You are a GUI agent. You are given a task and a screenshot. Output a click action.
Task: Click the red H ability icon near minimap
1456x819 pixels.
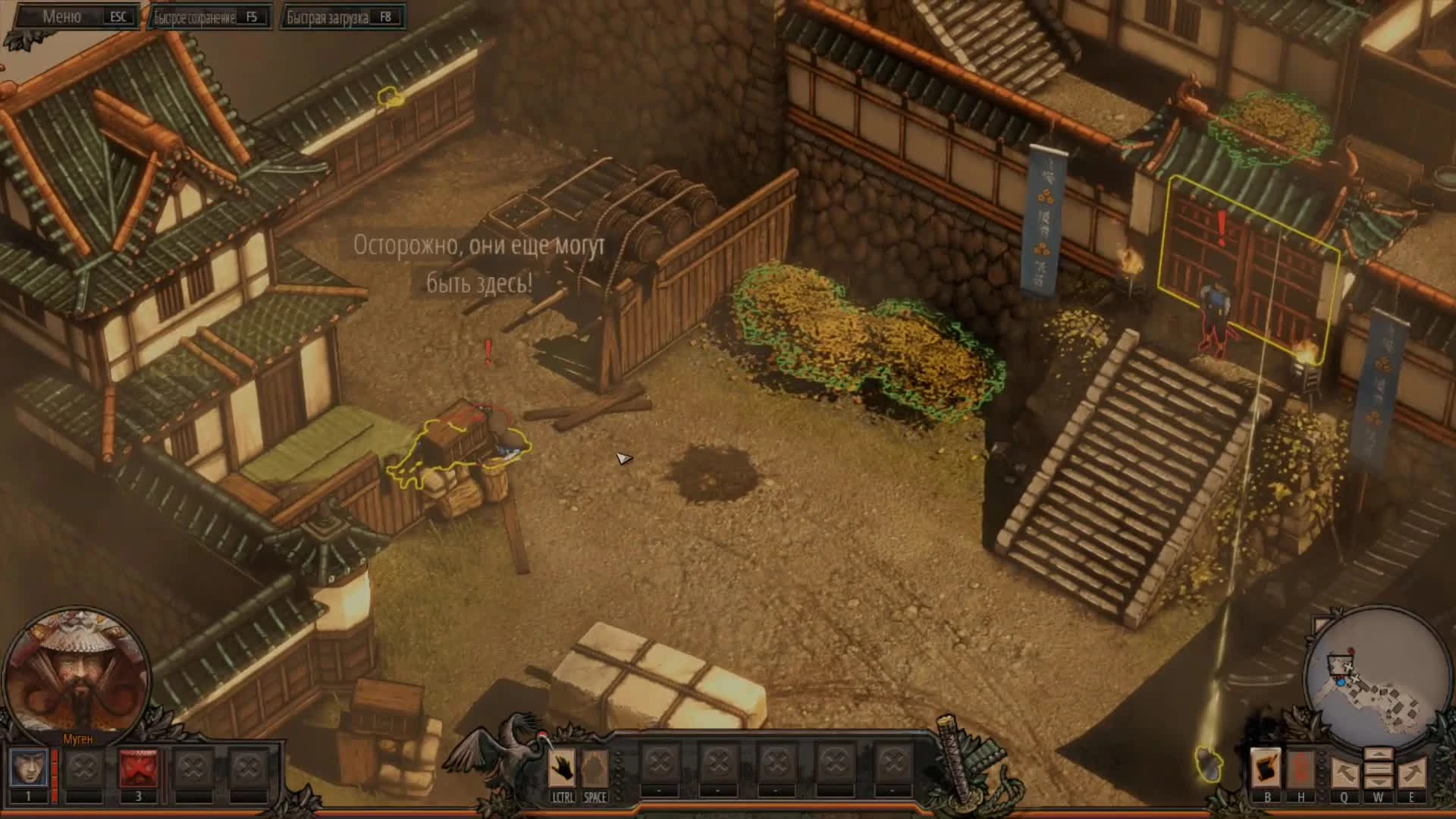pyautogui.click(x=1299, y=766)
